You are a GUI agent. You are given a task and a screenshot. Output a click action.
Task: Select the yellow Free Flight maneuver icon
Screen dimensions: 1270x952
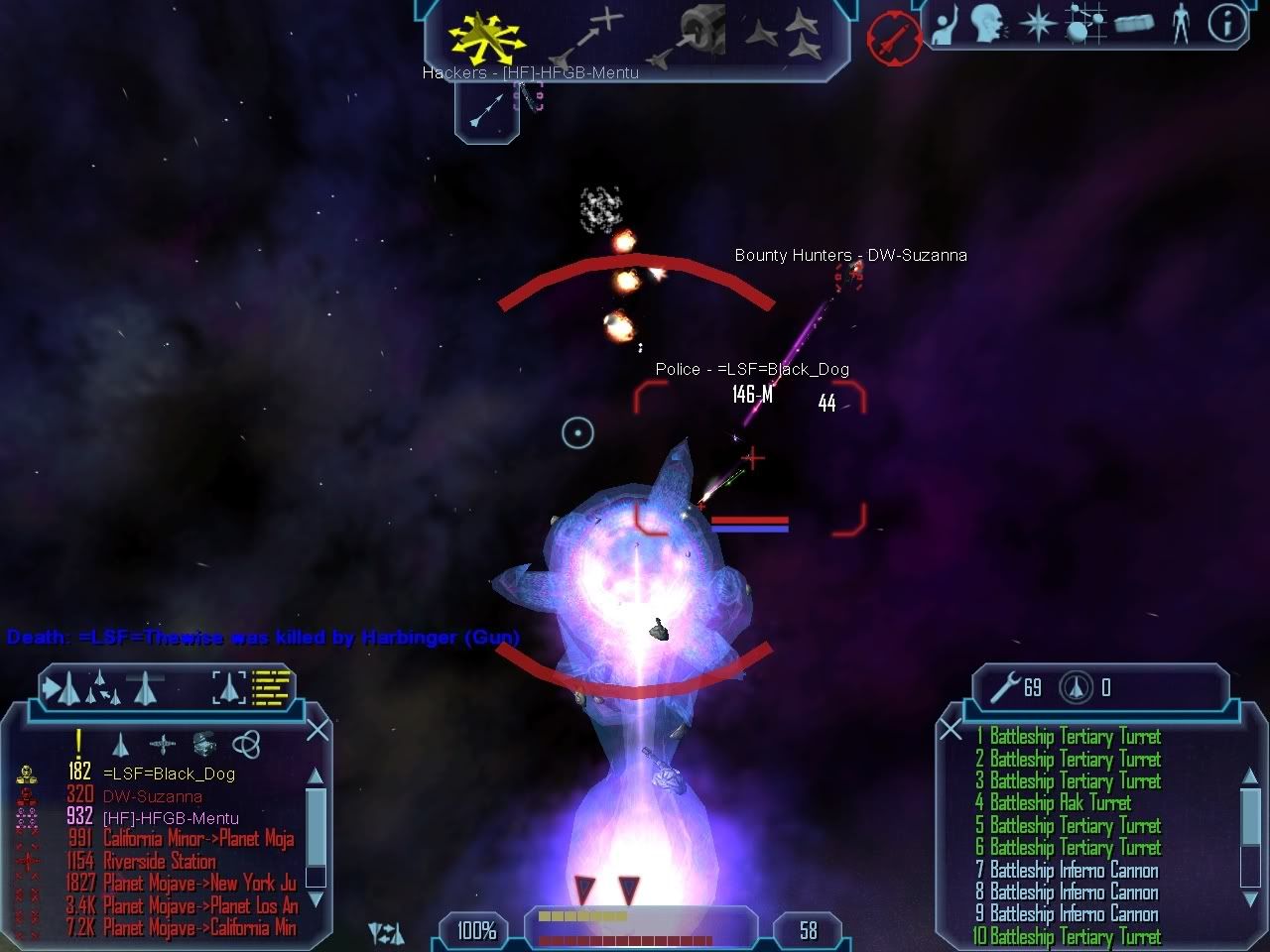point(486,38)
